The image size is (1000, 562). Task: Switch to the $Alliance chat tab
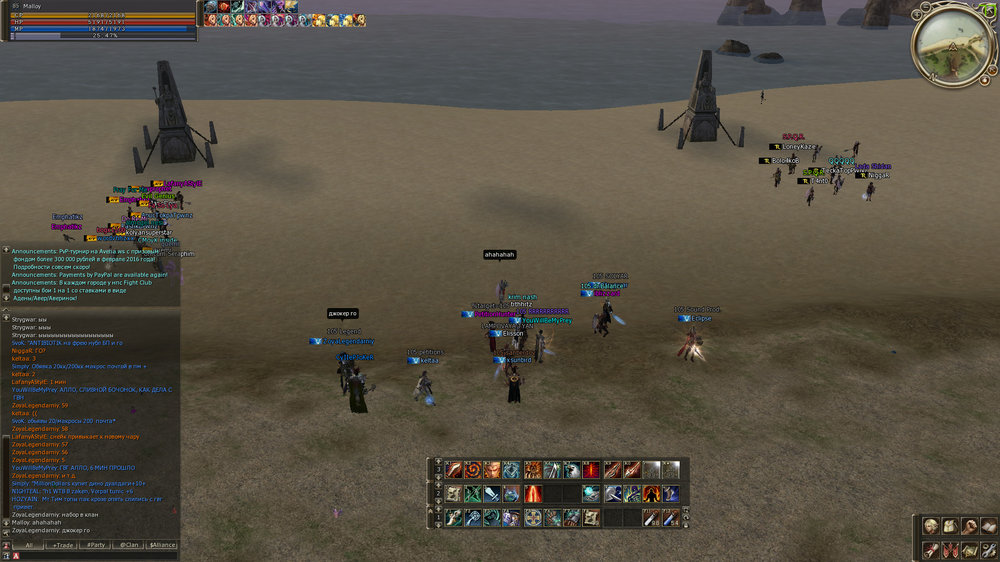pyautogui.click(x=162, y=545)
